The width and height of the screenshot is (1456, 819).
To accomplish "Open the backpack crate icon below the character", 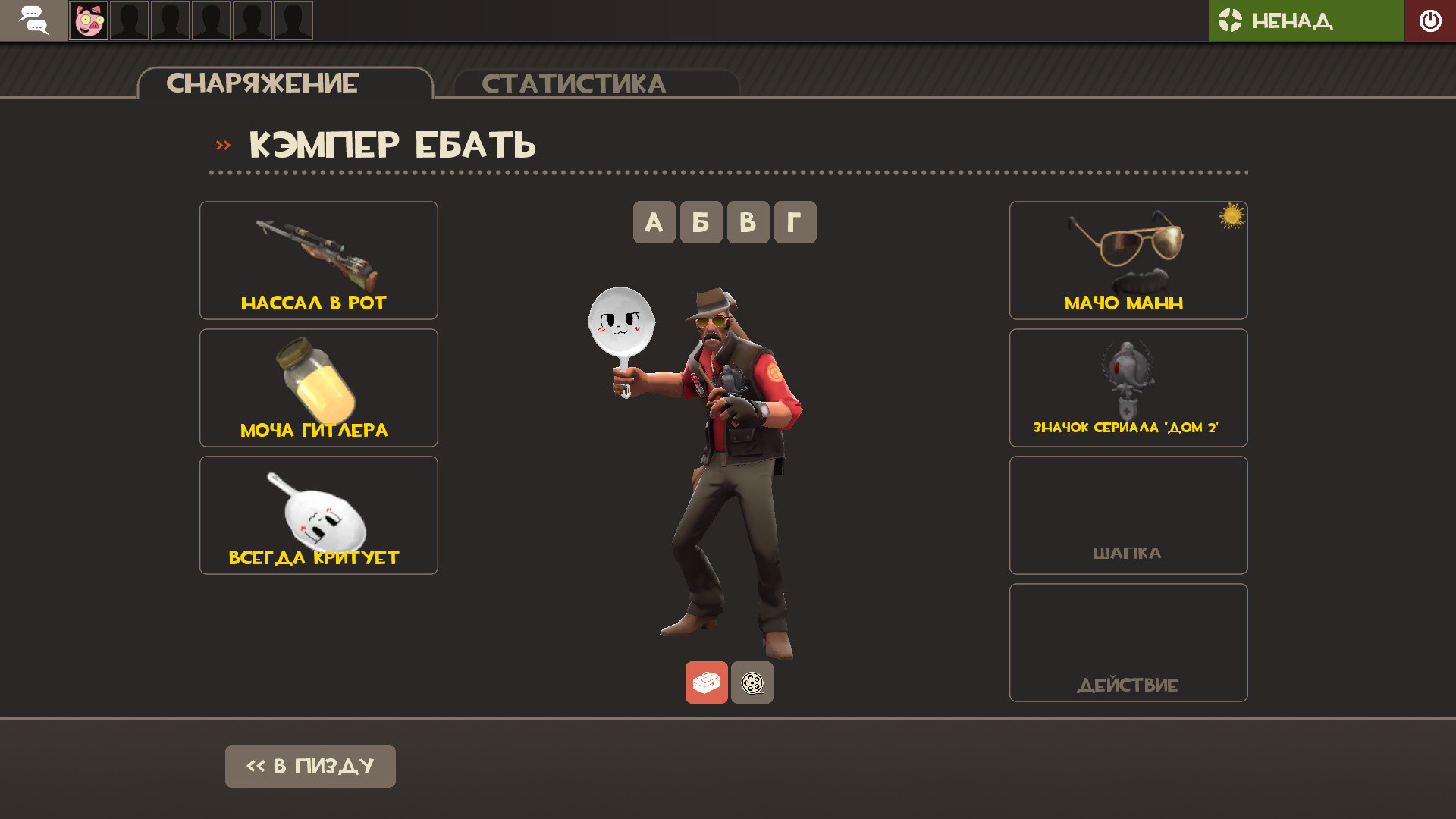I will pyautogui.click(x=706, y=682).
